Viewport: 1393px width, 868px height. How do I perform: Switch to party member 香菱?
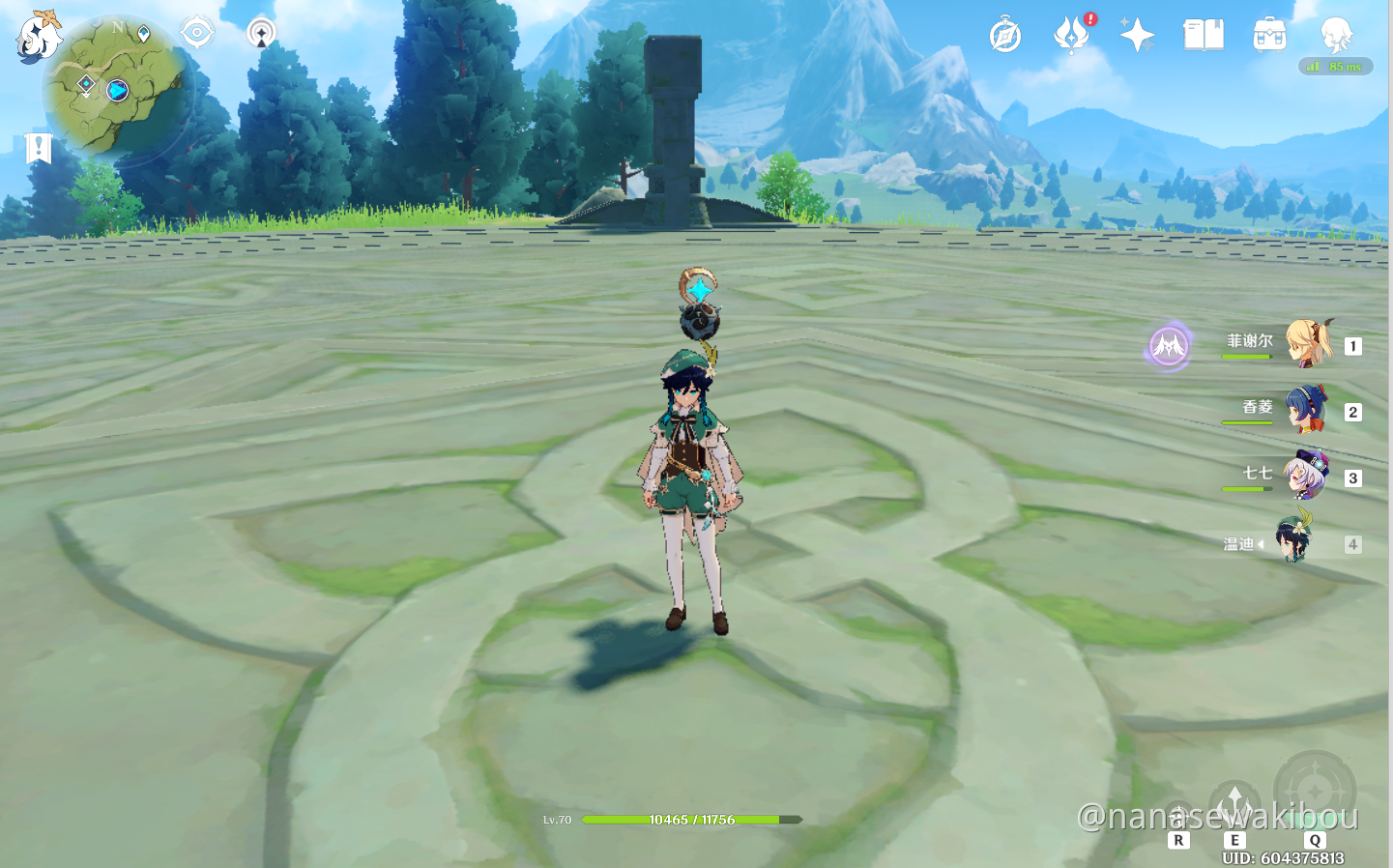1307,411
